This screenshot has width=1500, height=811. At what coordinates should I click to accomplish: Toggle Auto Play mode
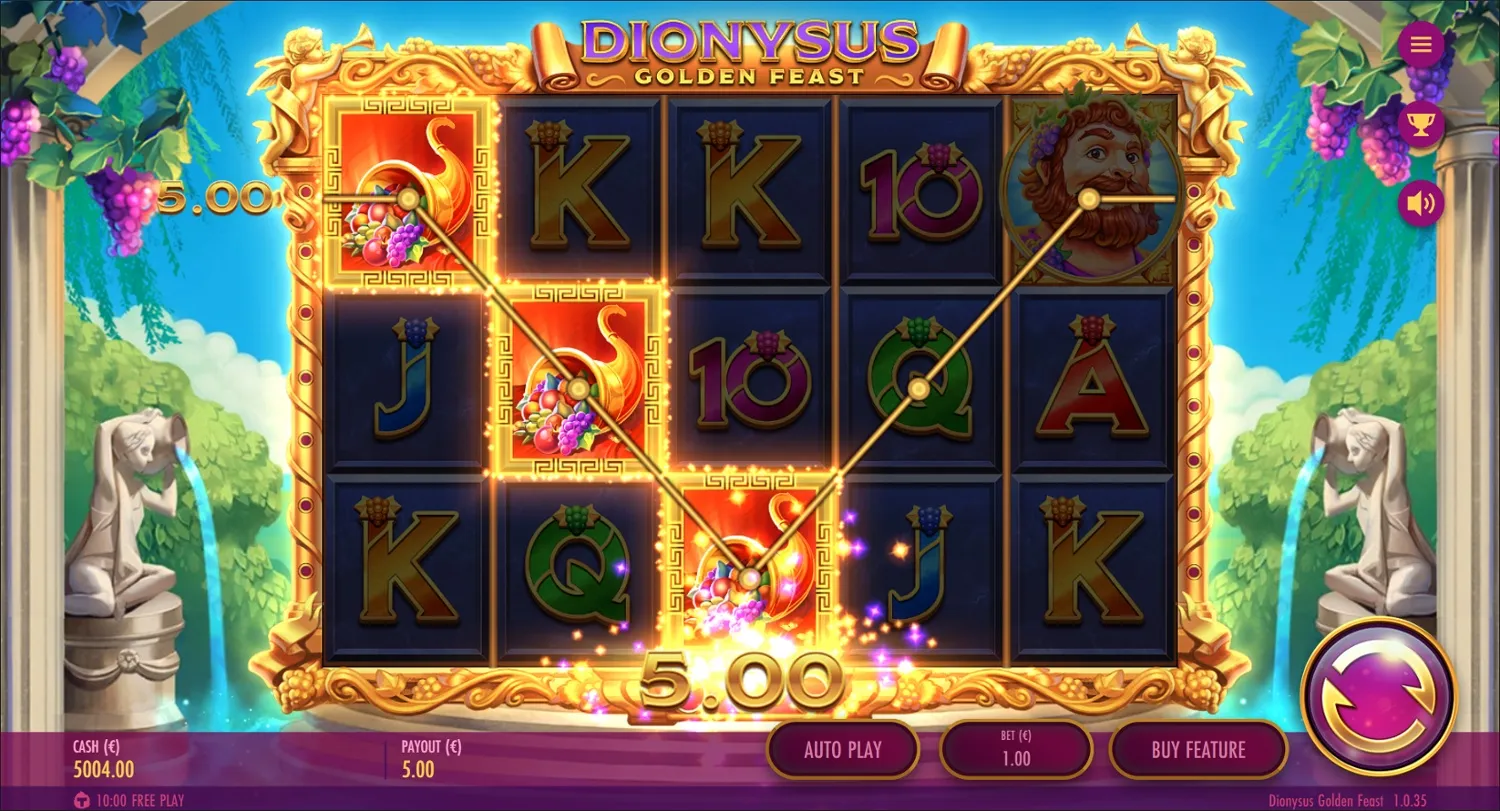pyautogui.click(x=843, y=749)
